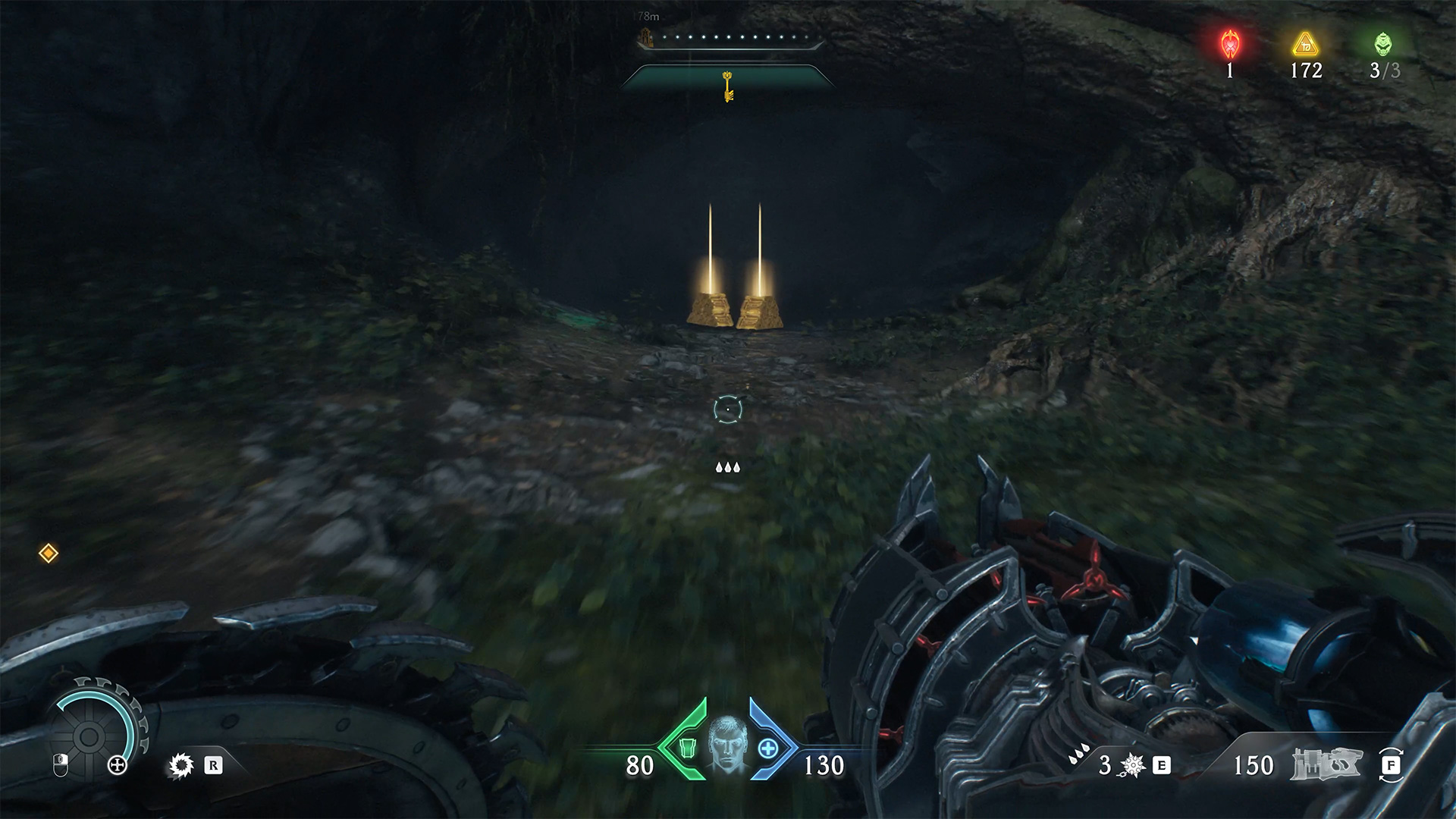Screen dimensions: 1456x819
Task: Select the green armor icon
Action: tap(687, 748)
